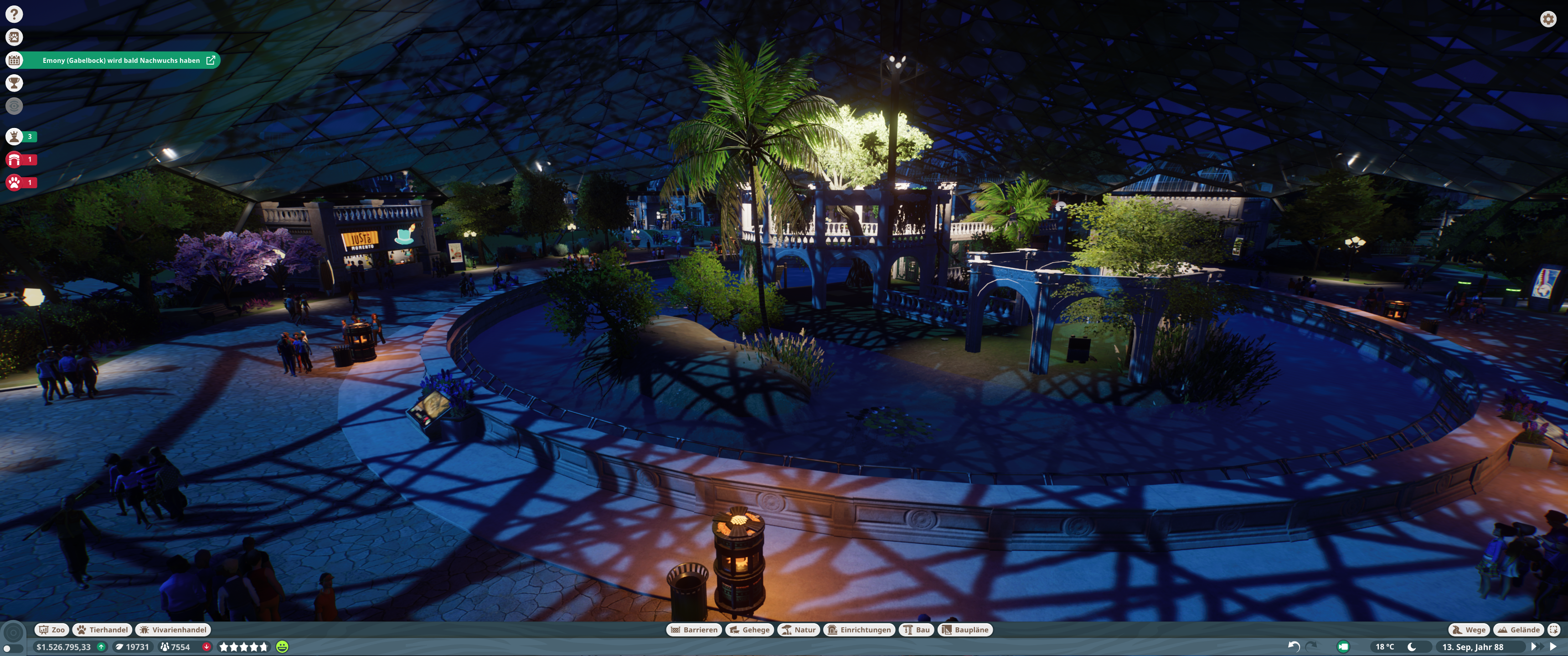Choose the Natur scenery category
The image size is (1568, 656).
[799, 630]
